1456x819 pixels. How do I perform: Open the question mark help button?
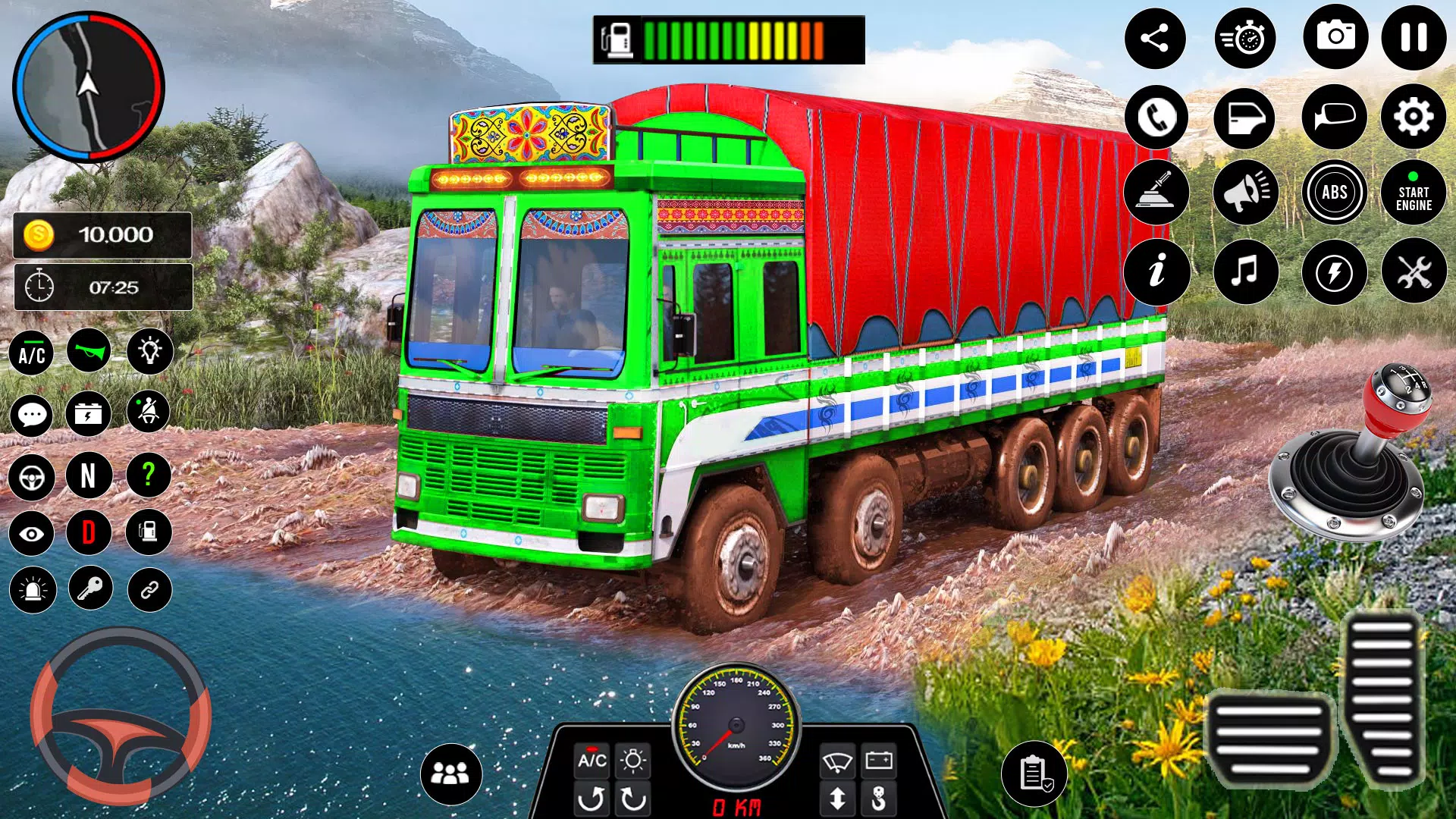149,475
